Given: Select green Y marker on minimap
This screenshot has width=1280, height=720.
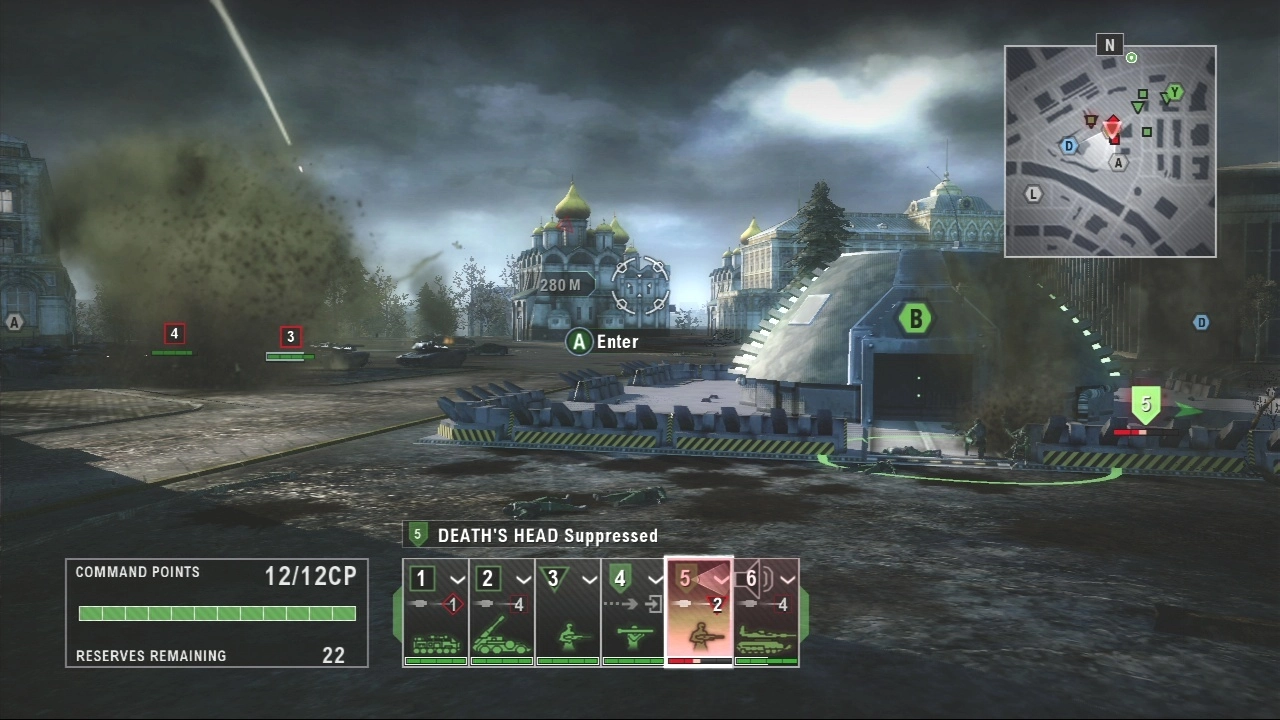Looking at the screenshot, I should tap(1174, 92).
